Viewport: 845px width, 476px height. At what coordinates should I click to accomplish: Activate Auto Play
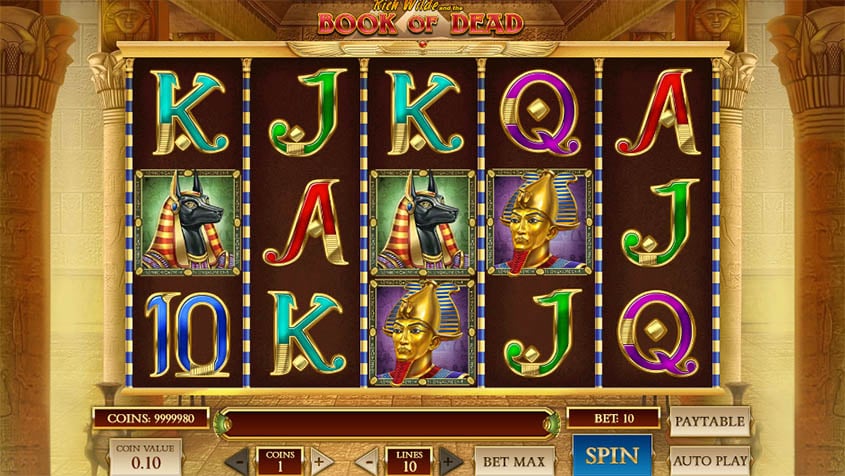(x=709, y=462)
